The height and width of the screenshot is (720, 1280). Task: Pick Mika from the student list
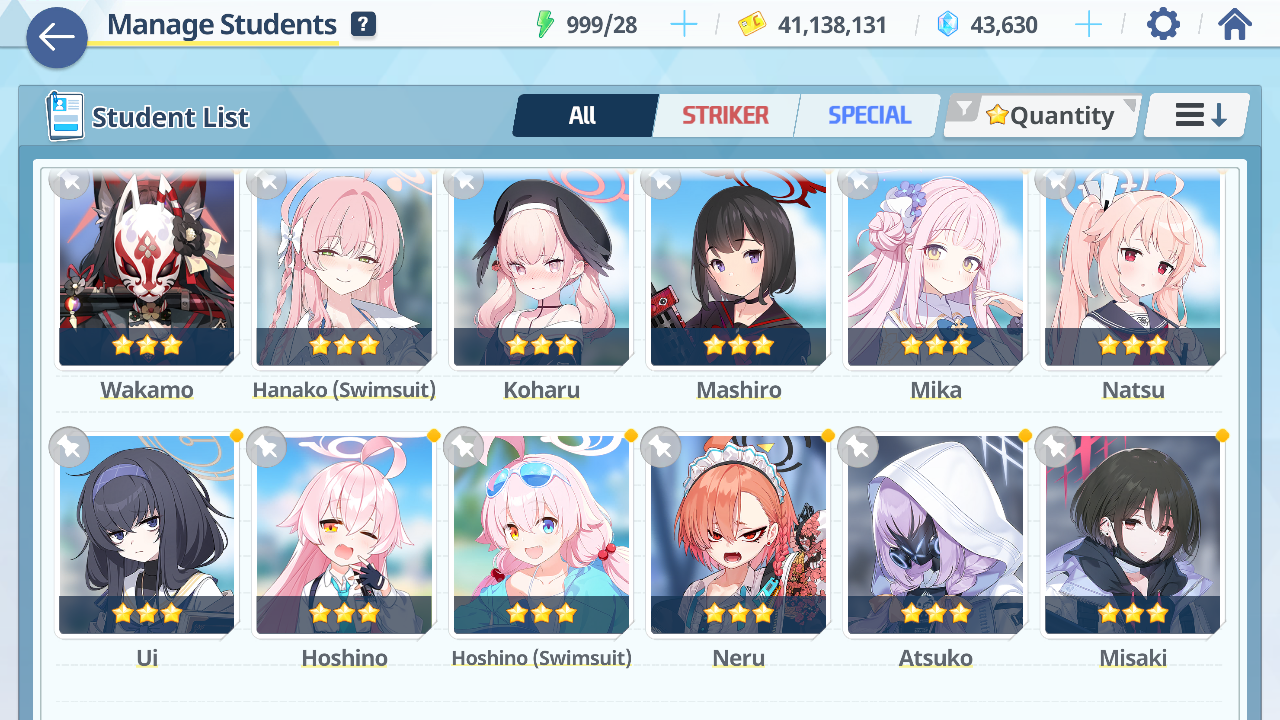click(x=935, y=270)
